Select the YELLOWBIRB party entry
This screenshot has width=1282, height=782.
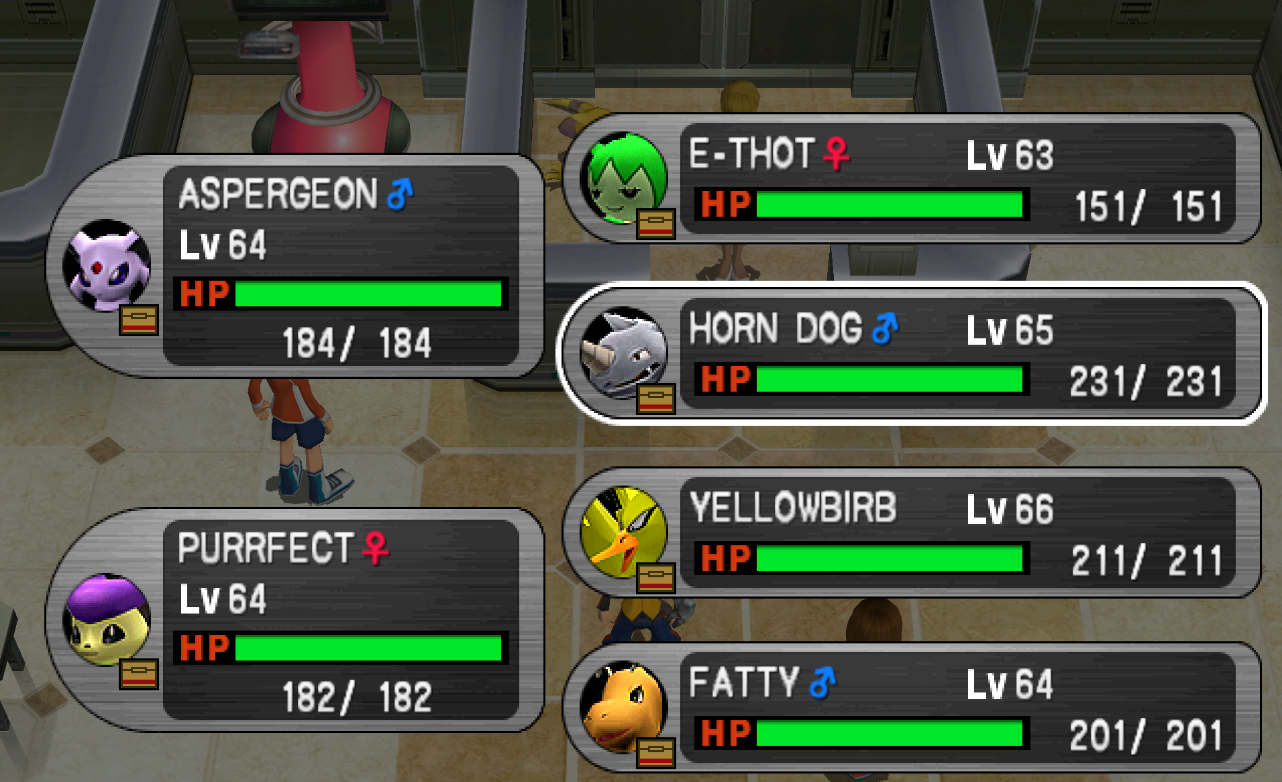click(910, 532)
